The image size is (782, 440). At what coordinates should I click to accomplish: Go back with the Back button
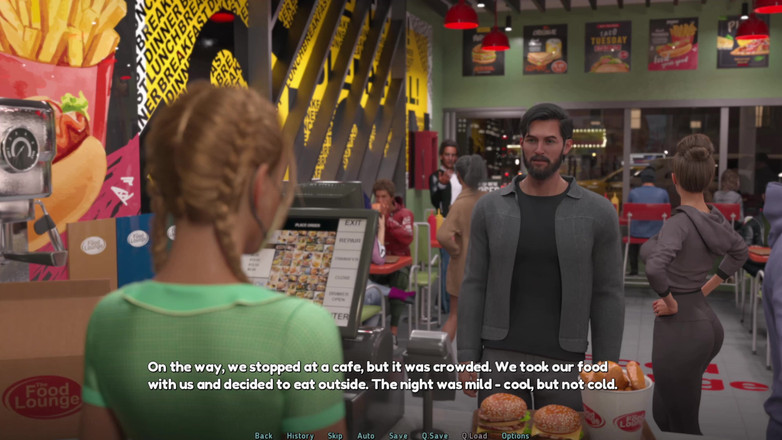[263, 435]
